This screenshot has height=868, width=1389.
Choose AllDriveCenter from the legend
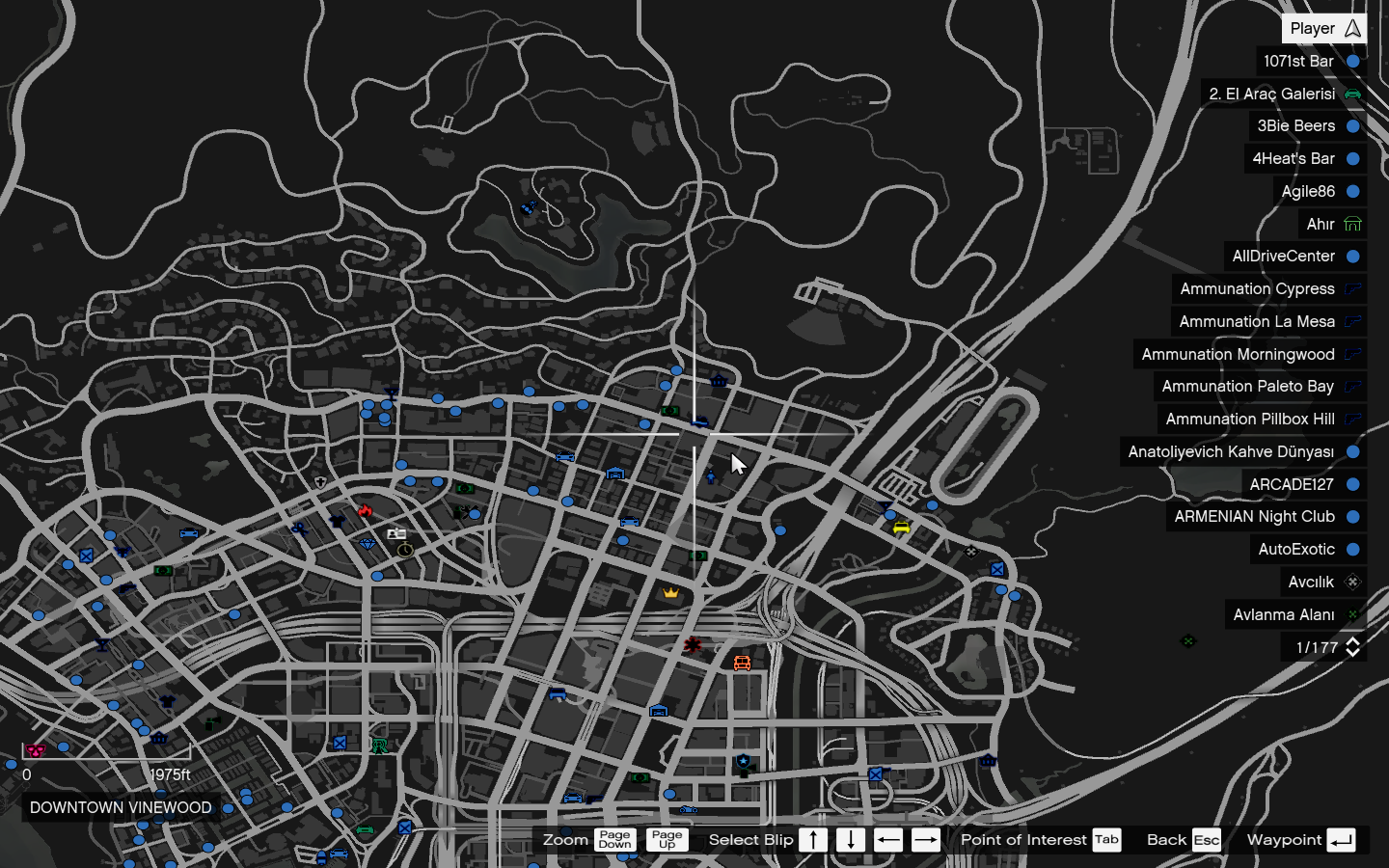1294,257
